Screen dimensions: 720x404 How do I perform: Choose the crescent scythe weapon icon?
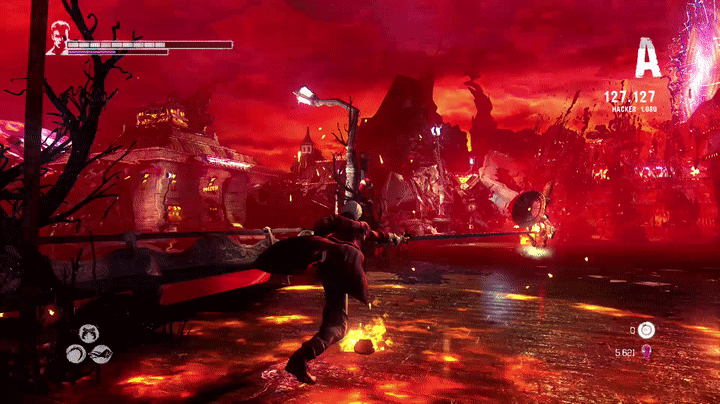click(75, 353)
